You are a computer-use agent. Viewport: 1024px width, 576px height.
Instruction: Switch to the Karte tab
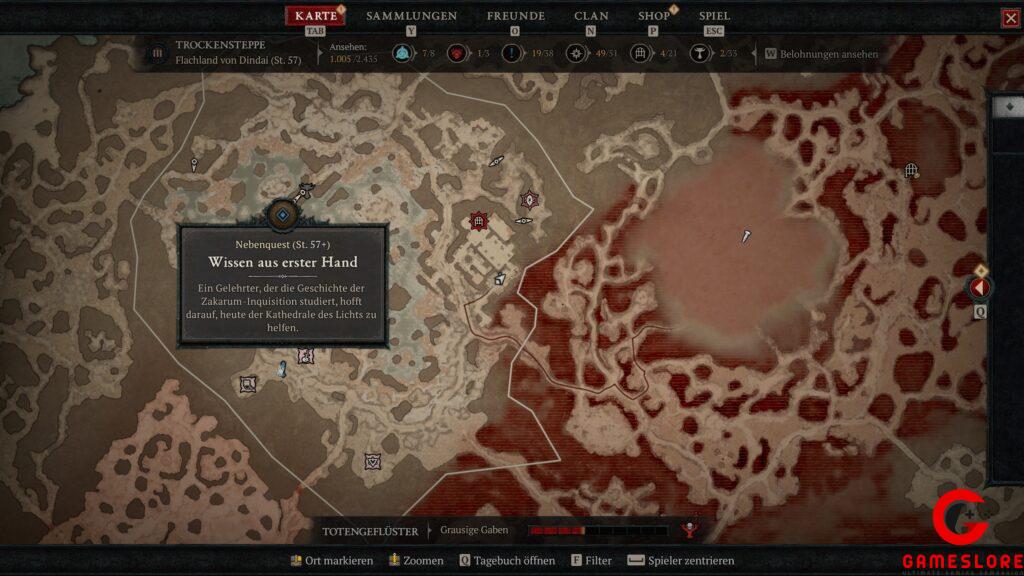(316, 16)
